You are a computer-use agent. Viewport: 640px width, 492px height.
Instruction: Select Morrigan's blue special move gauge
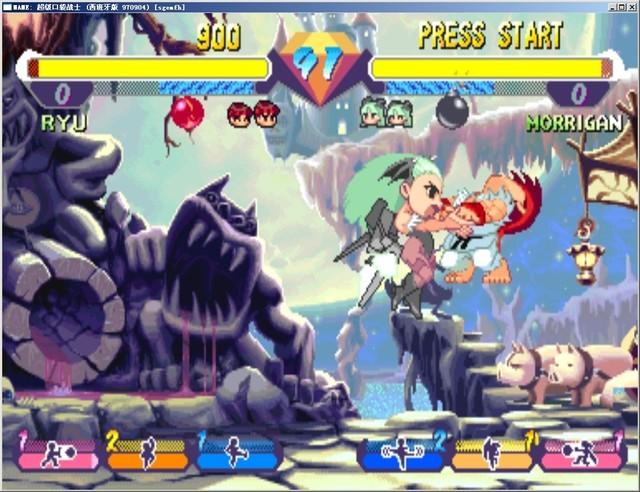402,454
